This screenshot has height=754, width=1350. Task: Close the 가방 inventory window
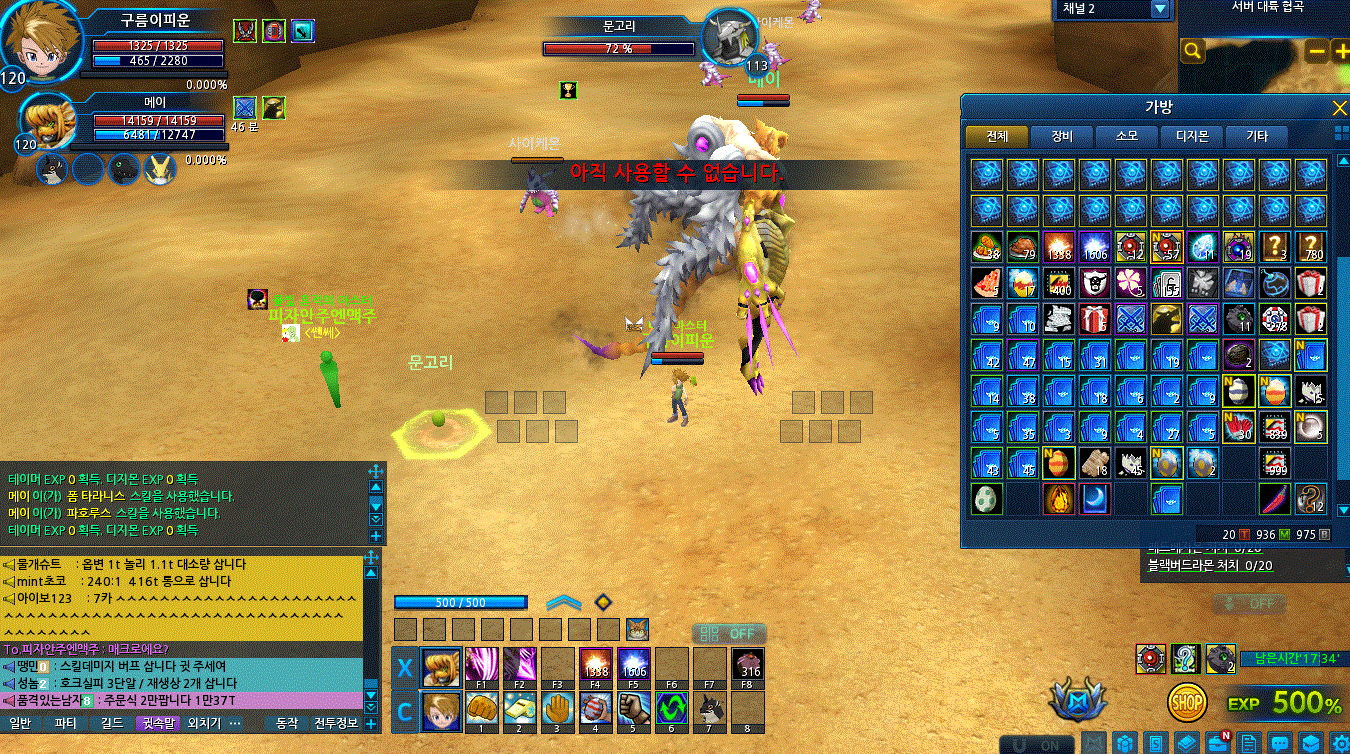click(1339, 108)
